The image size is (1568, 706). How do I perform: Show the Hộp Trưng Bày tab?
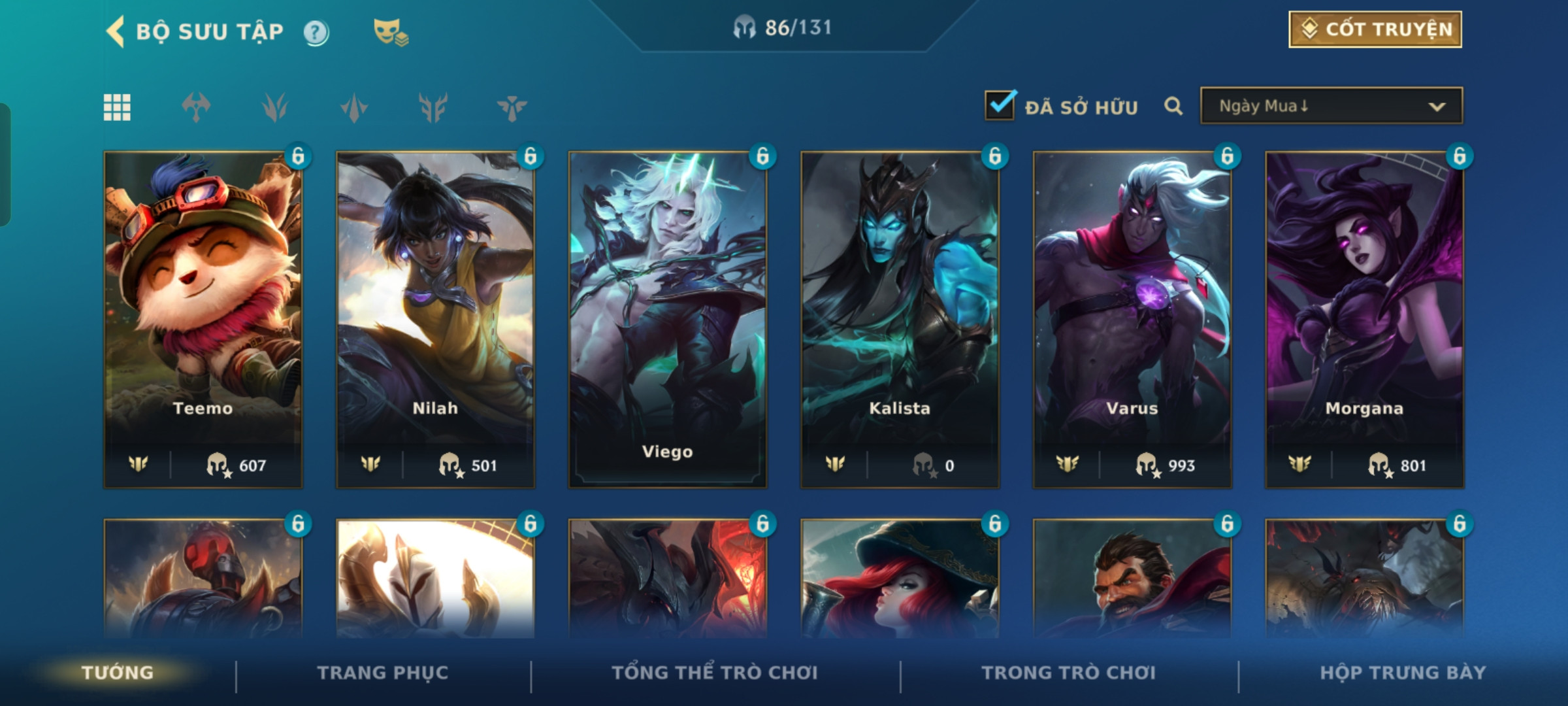tap(1402, 673)
